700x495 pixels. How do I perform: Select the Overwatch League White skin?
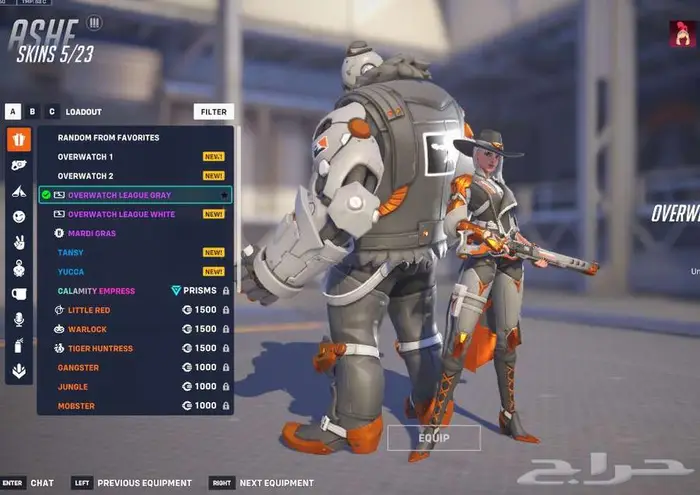(119, 214)
